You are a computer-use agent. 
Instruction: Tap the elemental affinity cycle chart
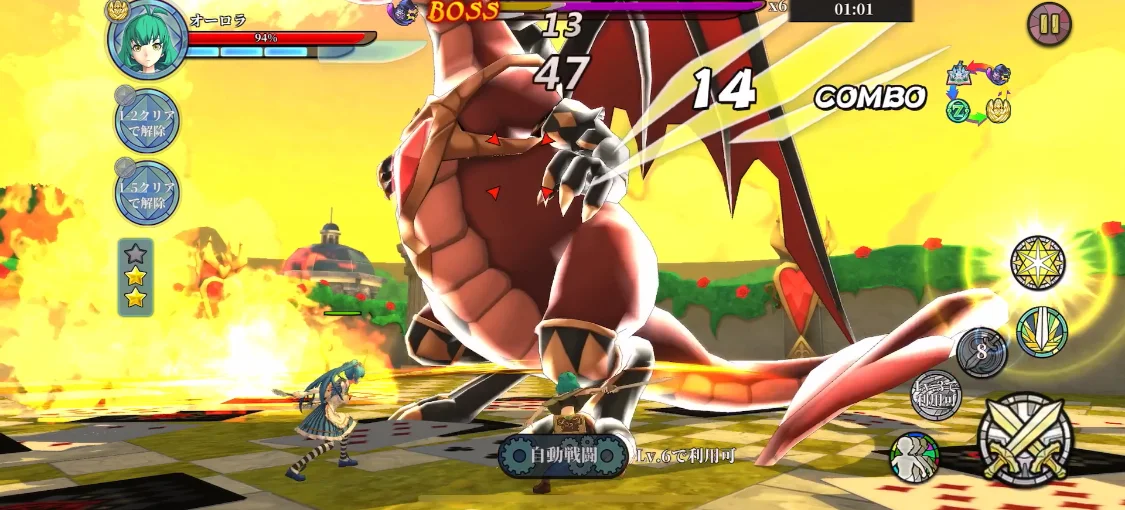(978, 92)
